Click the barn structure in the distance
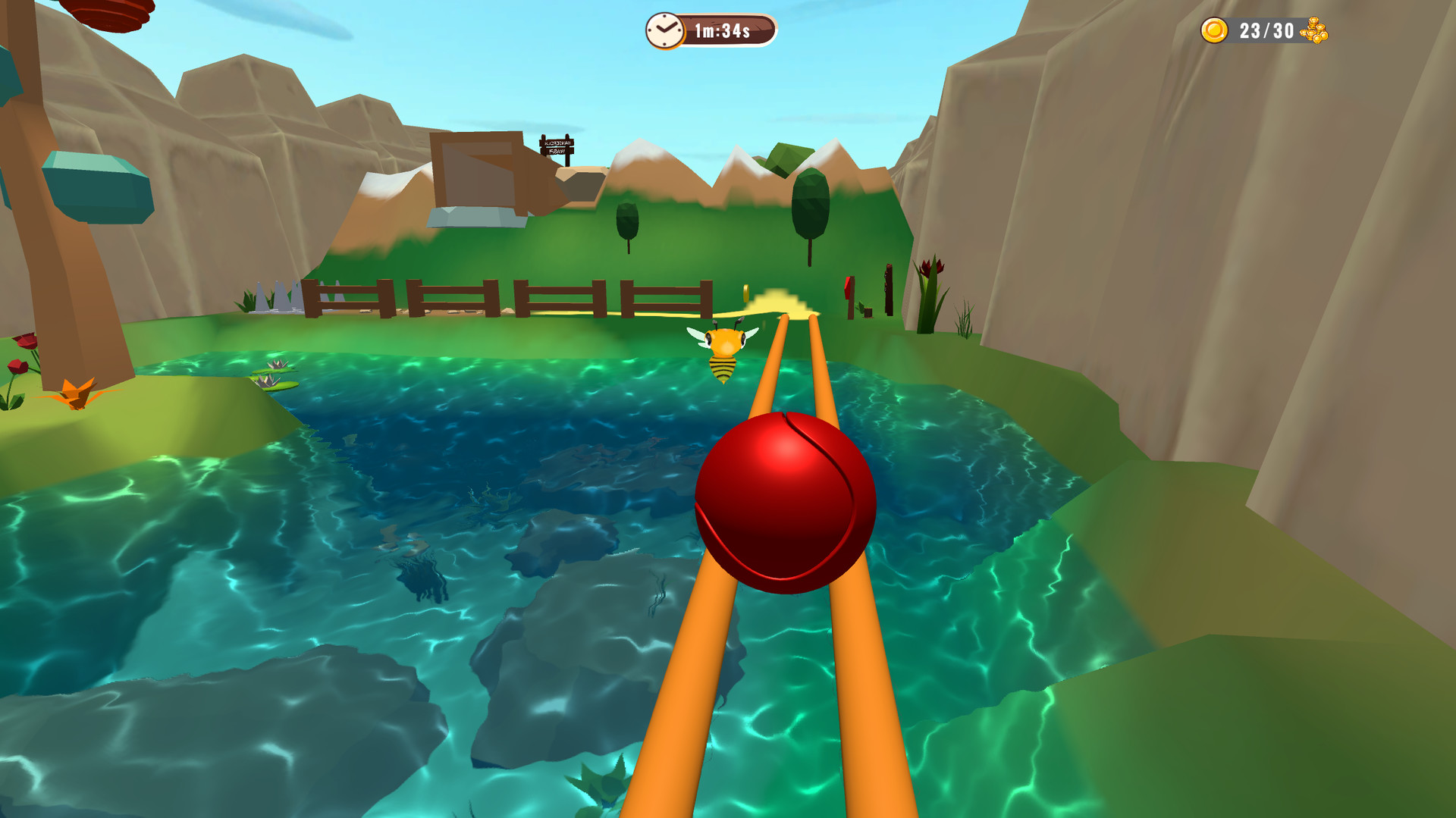This screenshot has height=818, width=1456. 478,174
